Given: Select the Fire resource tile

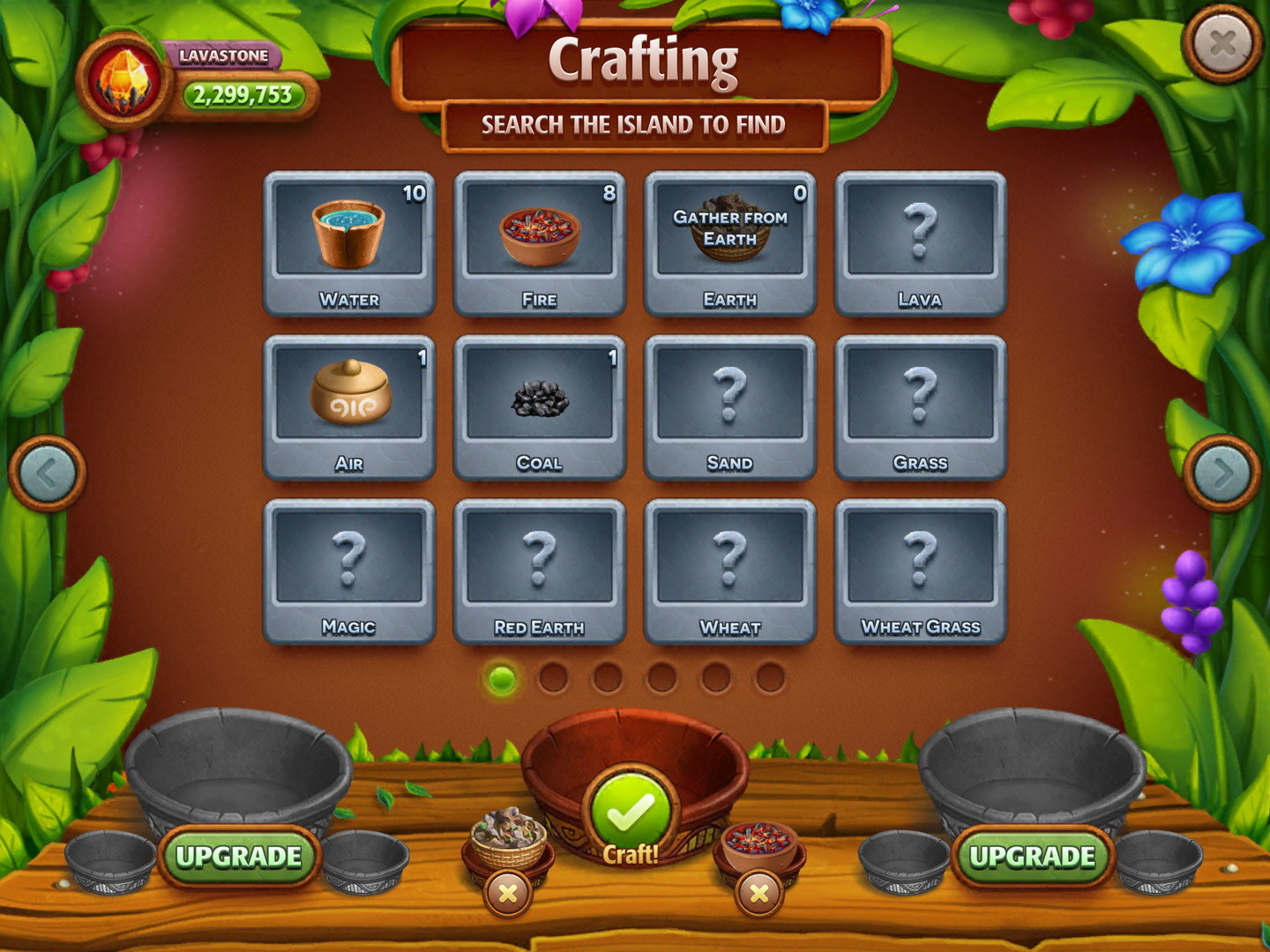Looking at the screenshot, I should [540, 238].
